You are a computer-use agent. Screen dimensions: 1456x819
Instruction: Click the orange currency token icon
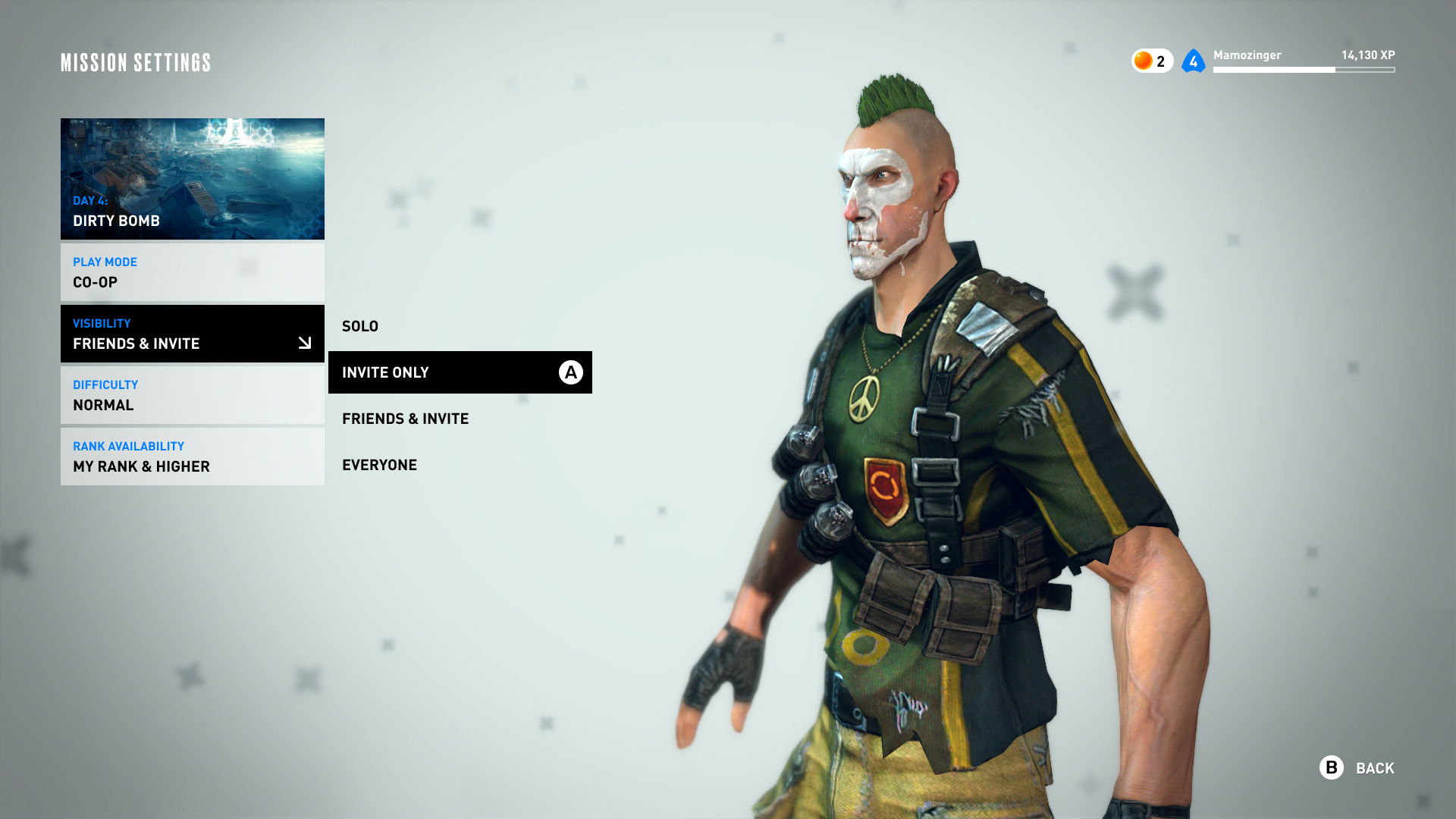tap(1144, 61)
